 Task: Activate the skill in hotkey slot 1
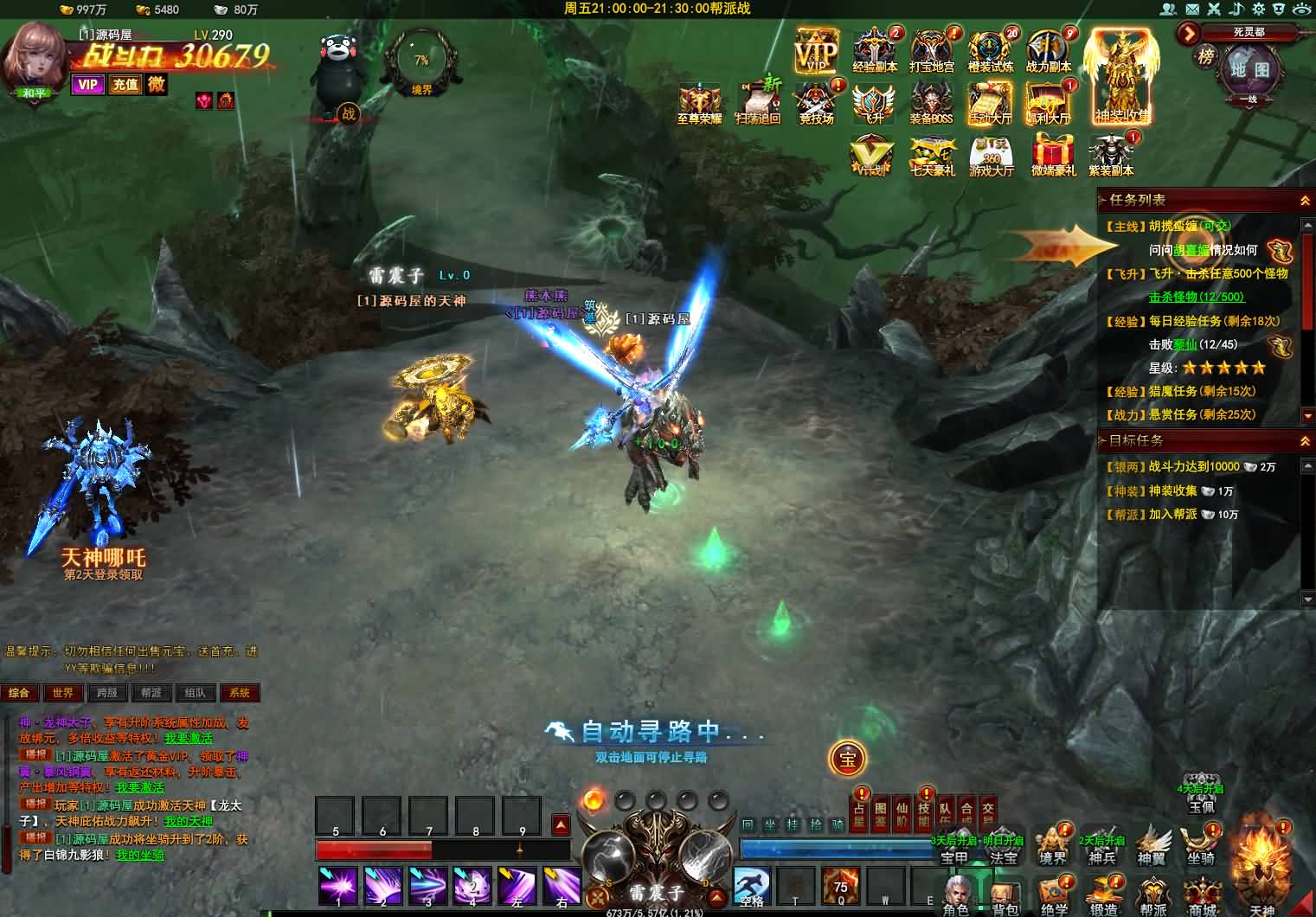[338, 887]
